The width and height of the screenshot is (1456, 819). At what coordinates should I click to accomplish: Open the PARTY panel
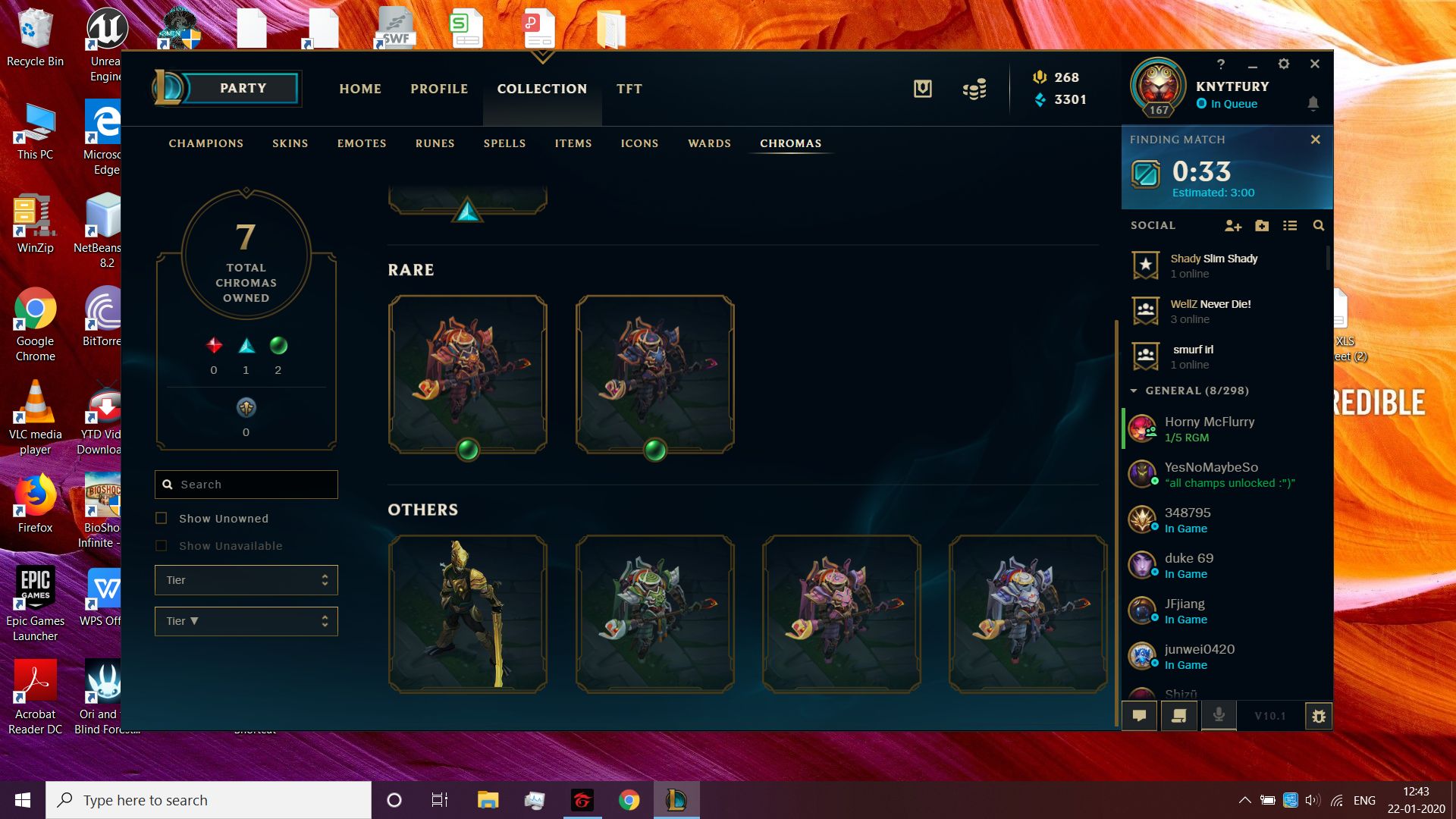tap(243, 88)
